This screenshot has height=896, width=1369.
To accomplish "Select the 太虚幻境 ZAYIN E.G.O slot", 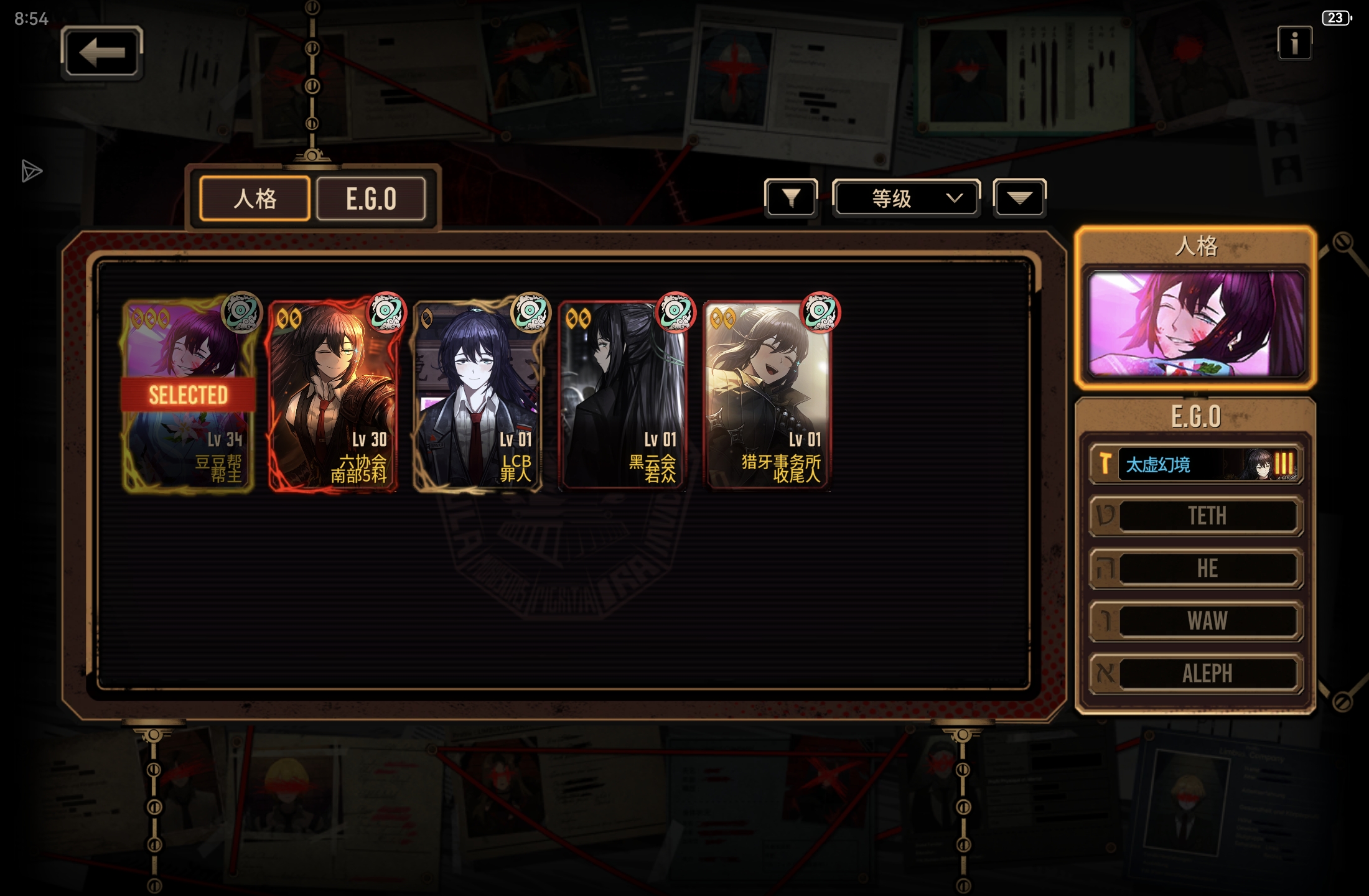I will click(1195, 464).
